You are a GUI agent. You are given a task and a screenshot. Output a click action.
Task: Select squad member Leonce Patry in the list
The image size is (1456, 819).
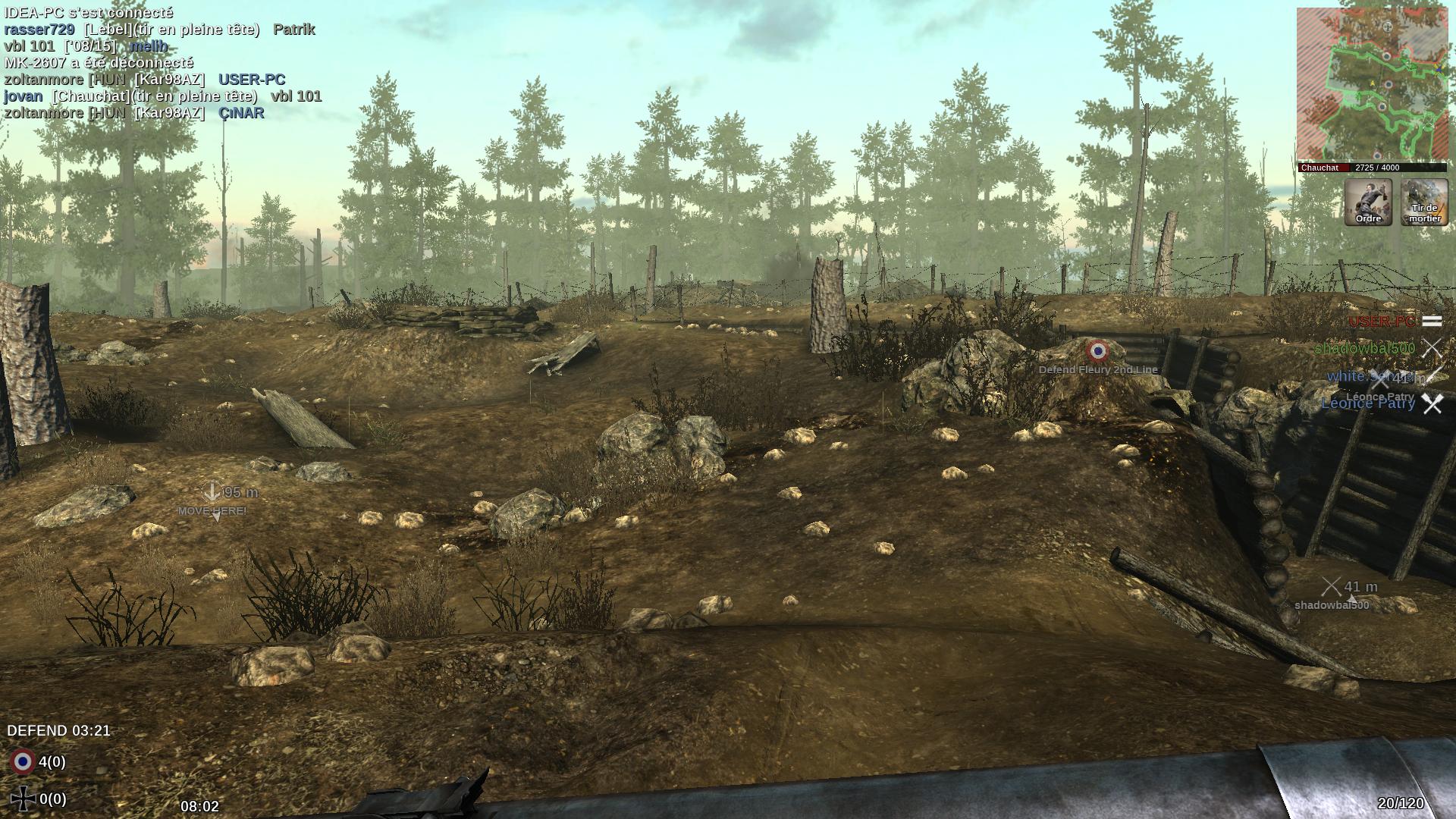1368,403
